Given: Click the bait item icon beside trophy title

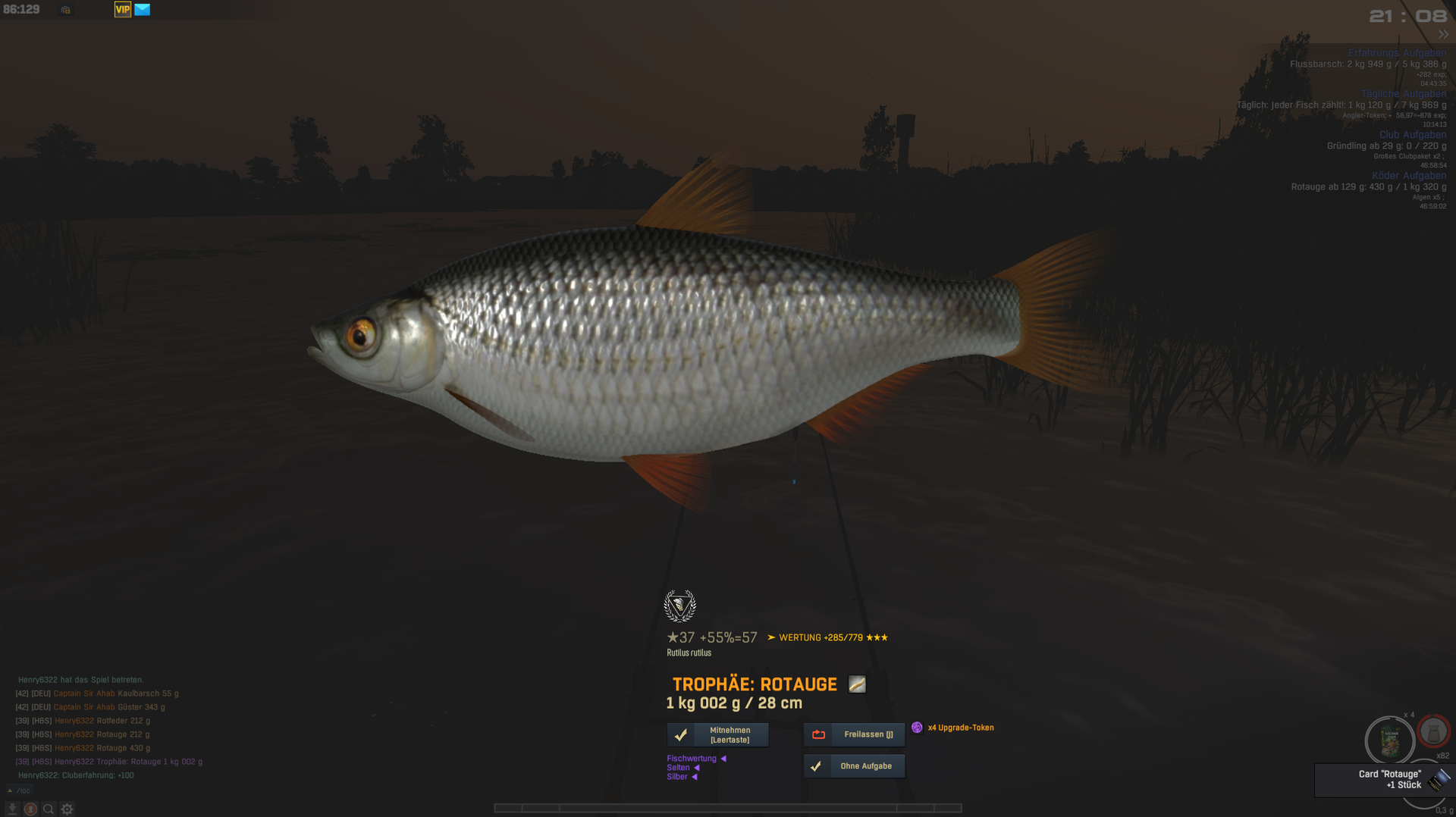Looking at the screenshot, I should (x=857, y=684).
